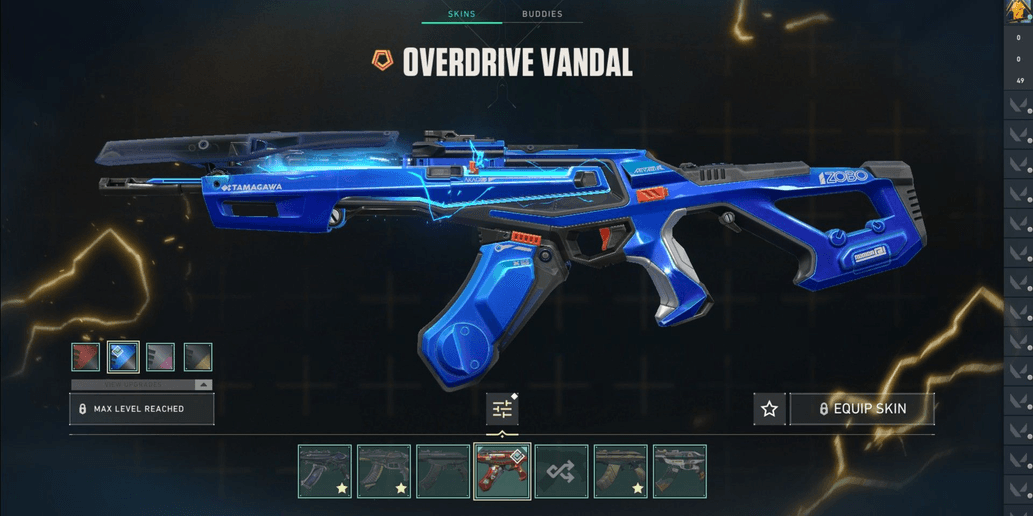Favorite this skin with the star button
Image resolution: width=1033 pixels, height=516 pixels.
(769, 409)
